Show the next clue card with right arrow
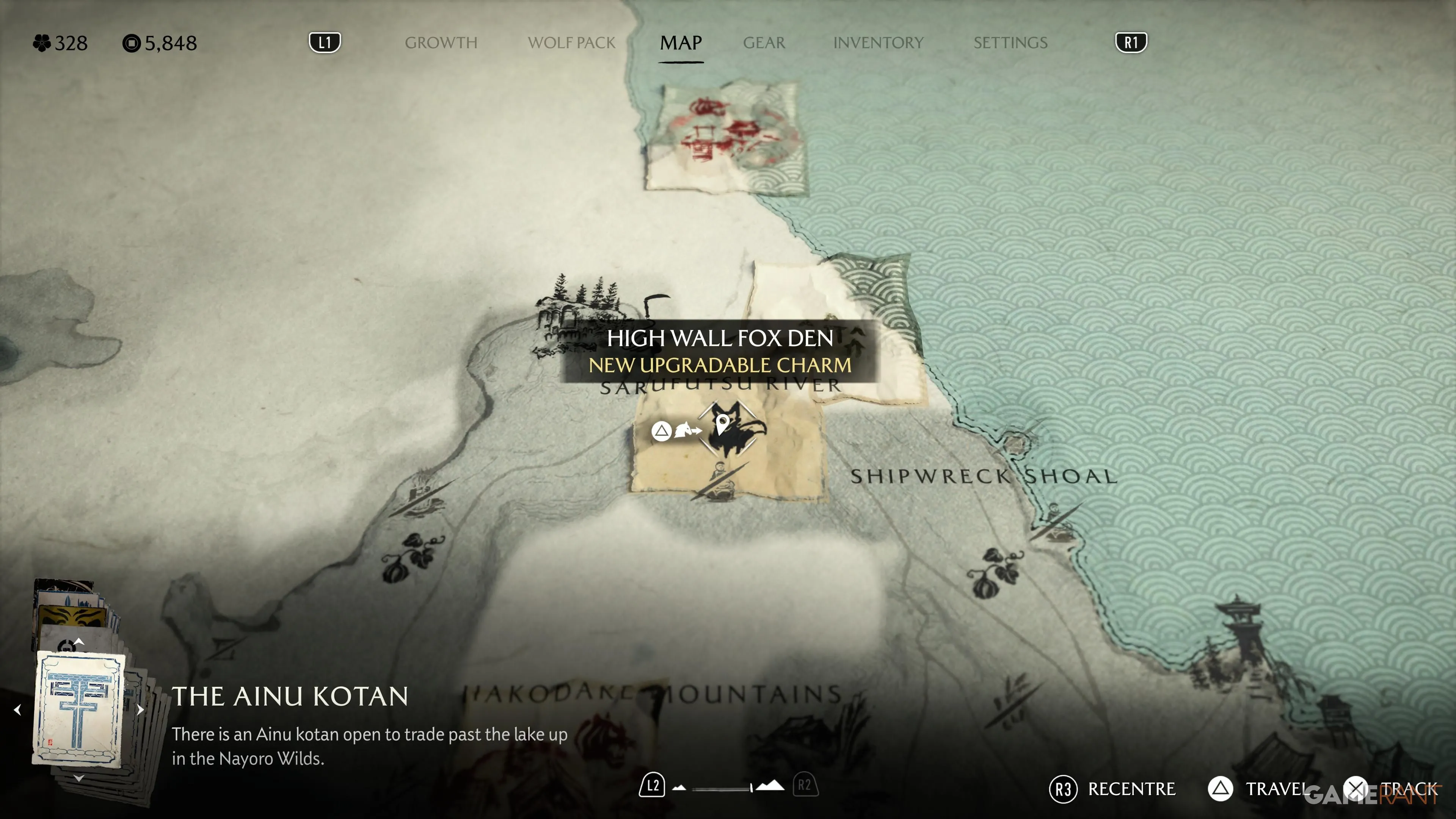The image size is (1456, 819). pyautogui.click(x=140, y=709)
